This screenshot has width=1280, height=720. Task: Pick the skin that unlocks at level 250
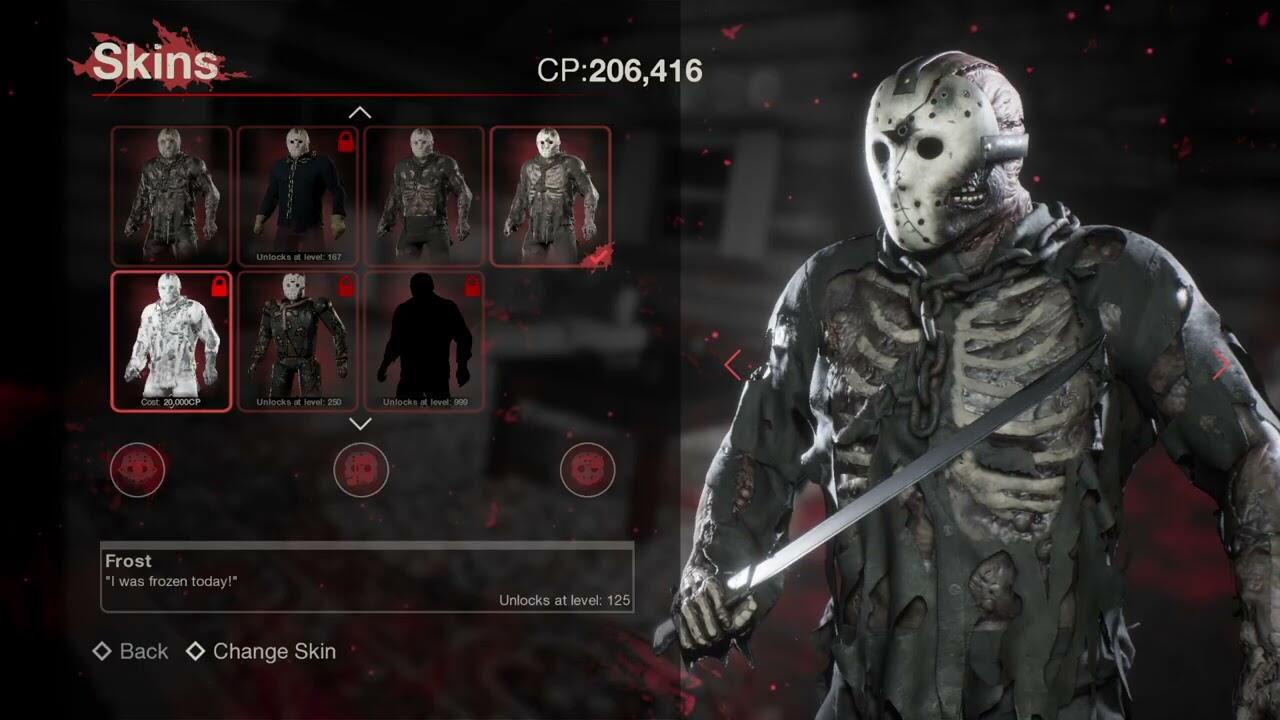297,341
